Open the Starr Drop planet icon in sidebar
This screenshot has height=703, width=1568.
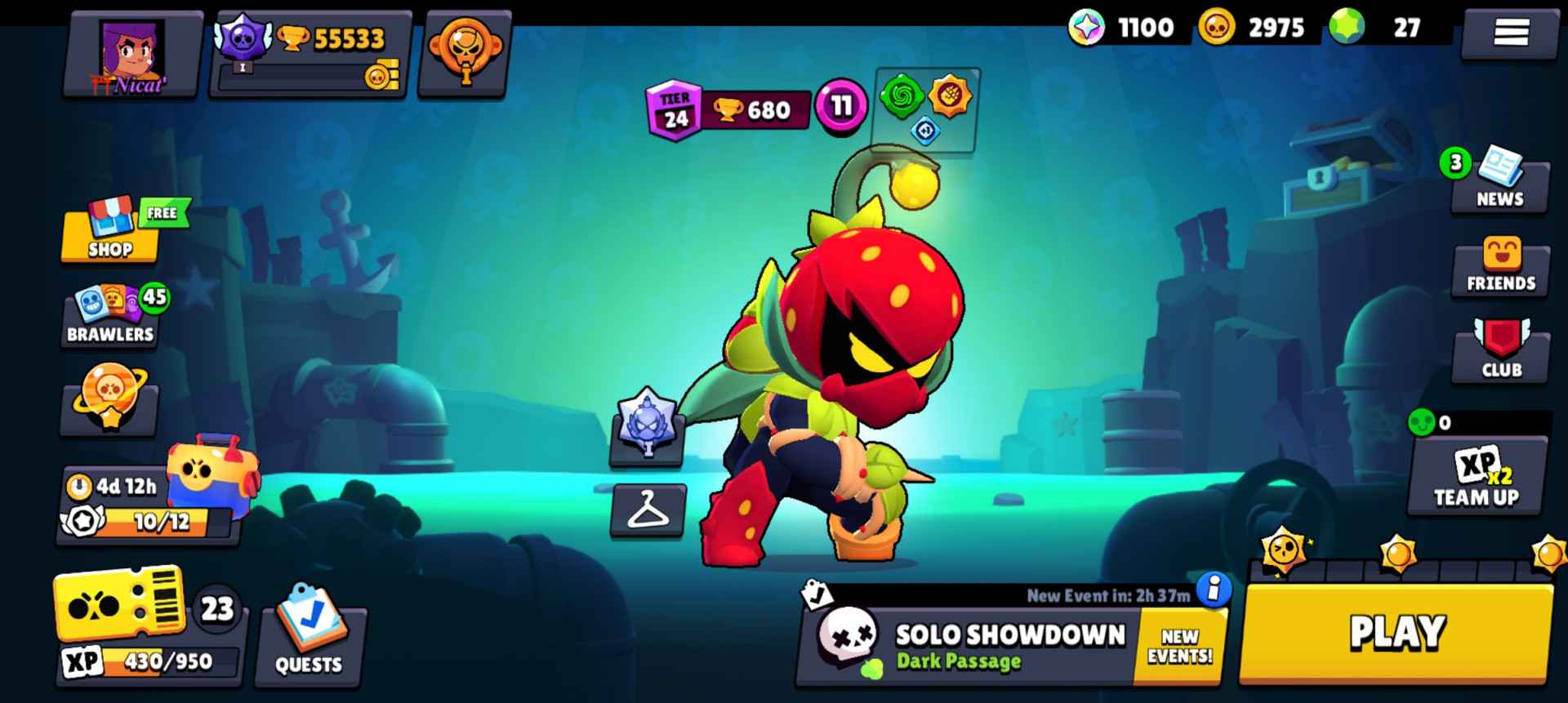point(109,403)
